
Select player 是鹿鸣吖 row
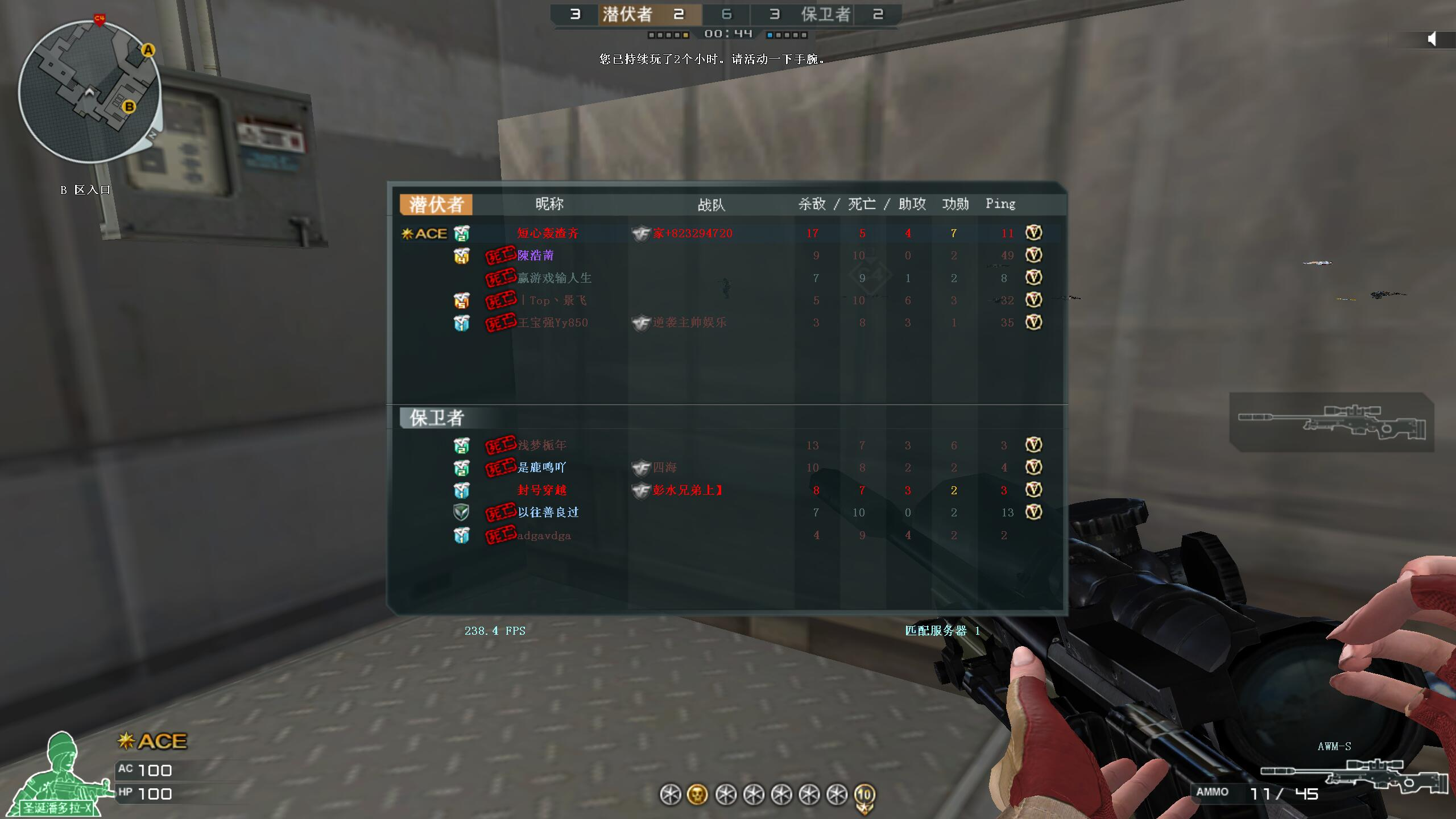pos(541,468)
